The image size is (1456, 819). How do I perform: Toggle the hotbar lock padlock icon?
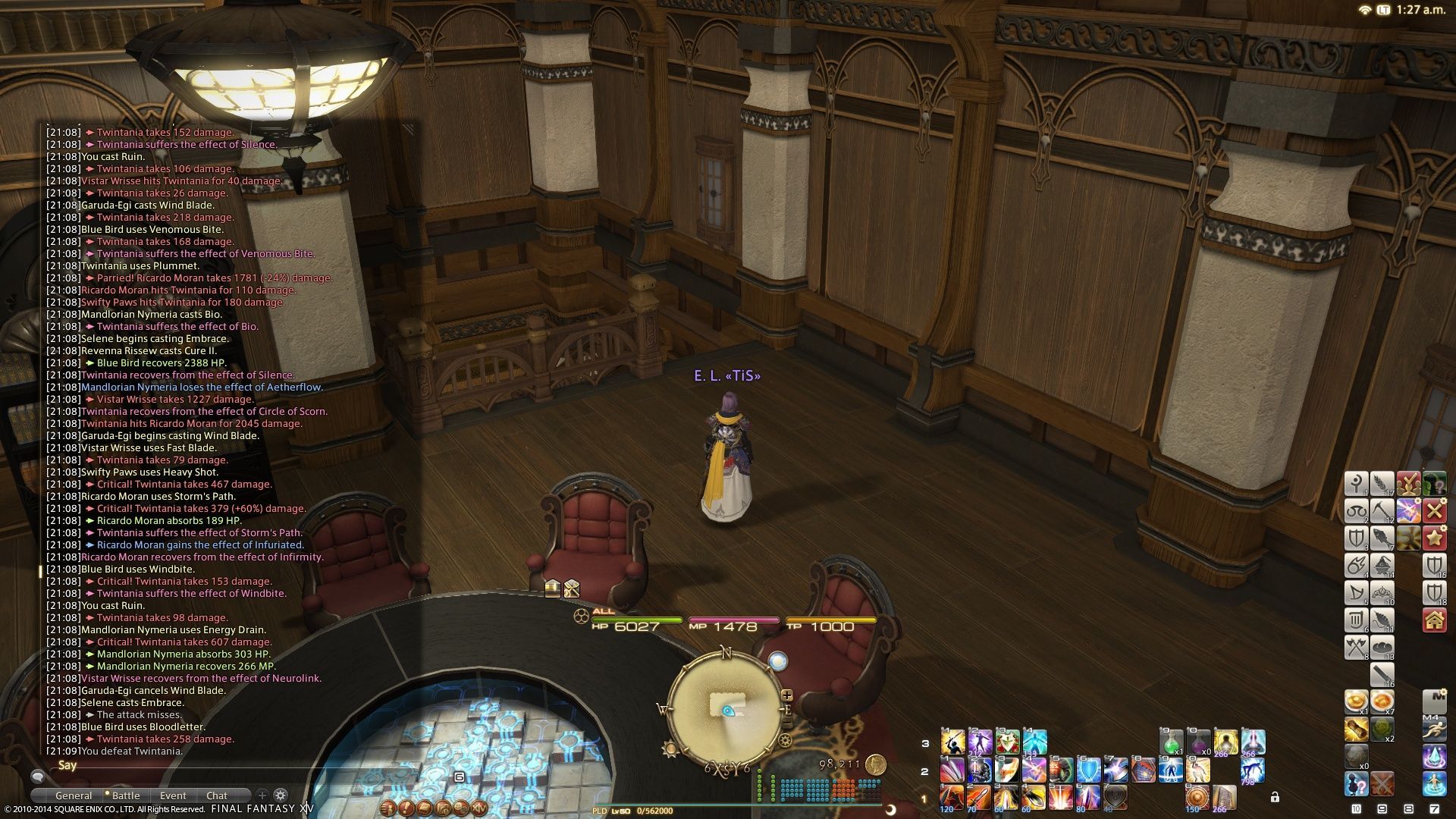pos(1275,797)
